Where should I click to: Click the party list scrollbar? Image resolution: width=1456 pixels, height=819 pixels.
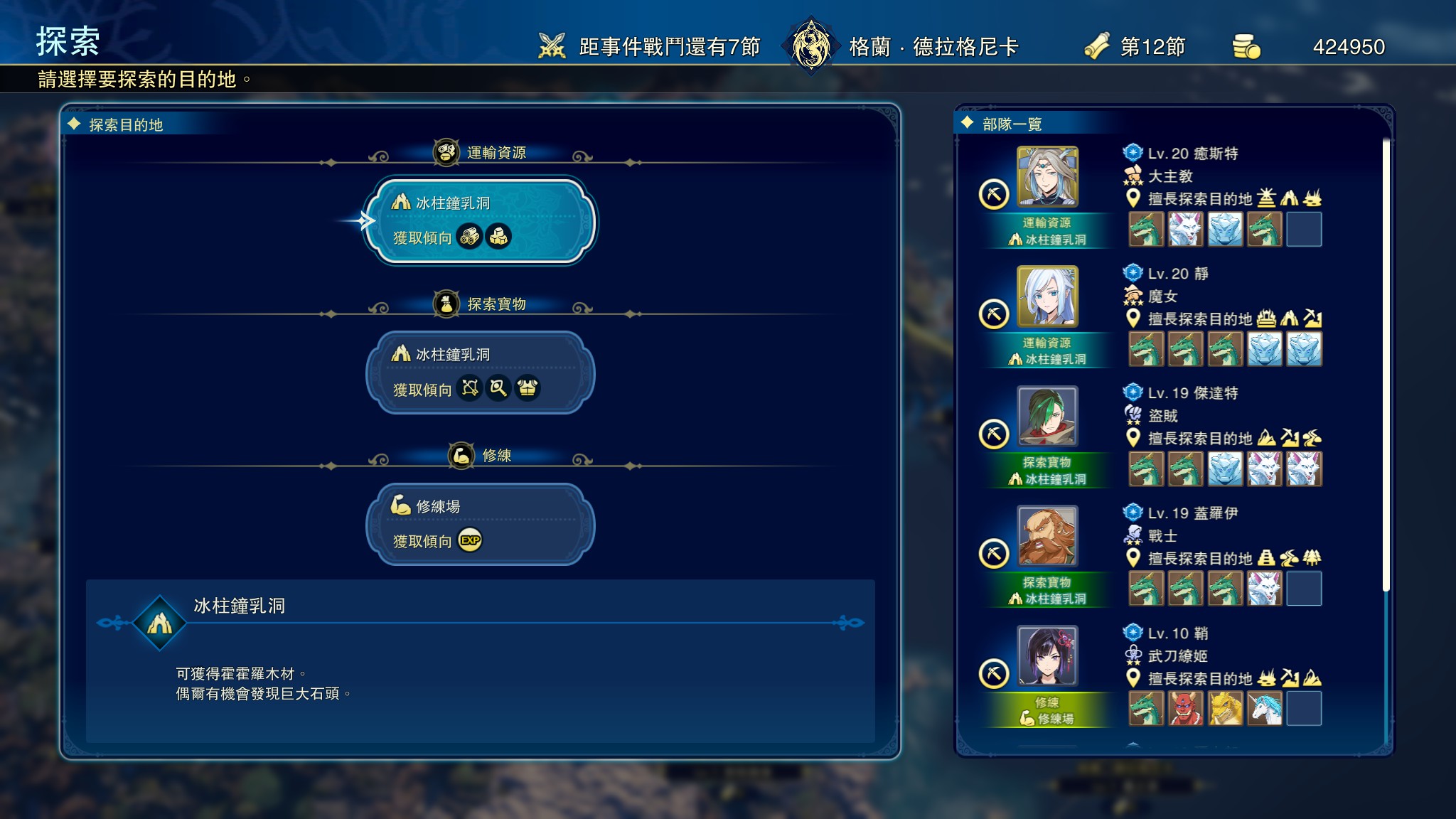(1386, 364)
